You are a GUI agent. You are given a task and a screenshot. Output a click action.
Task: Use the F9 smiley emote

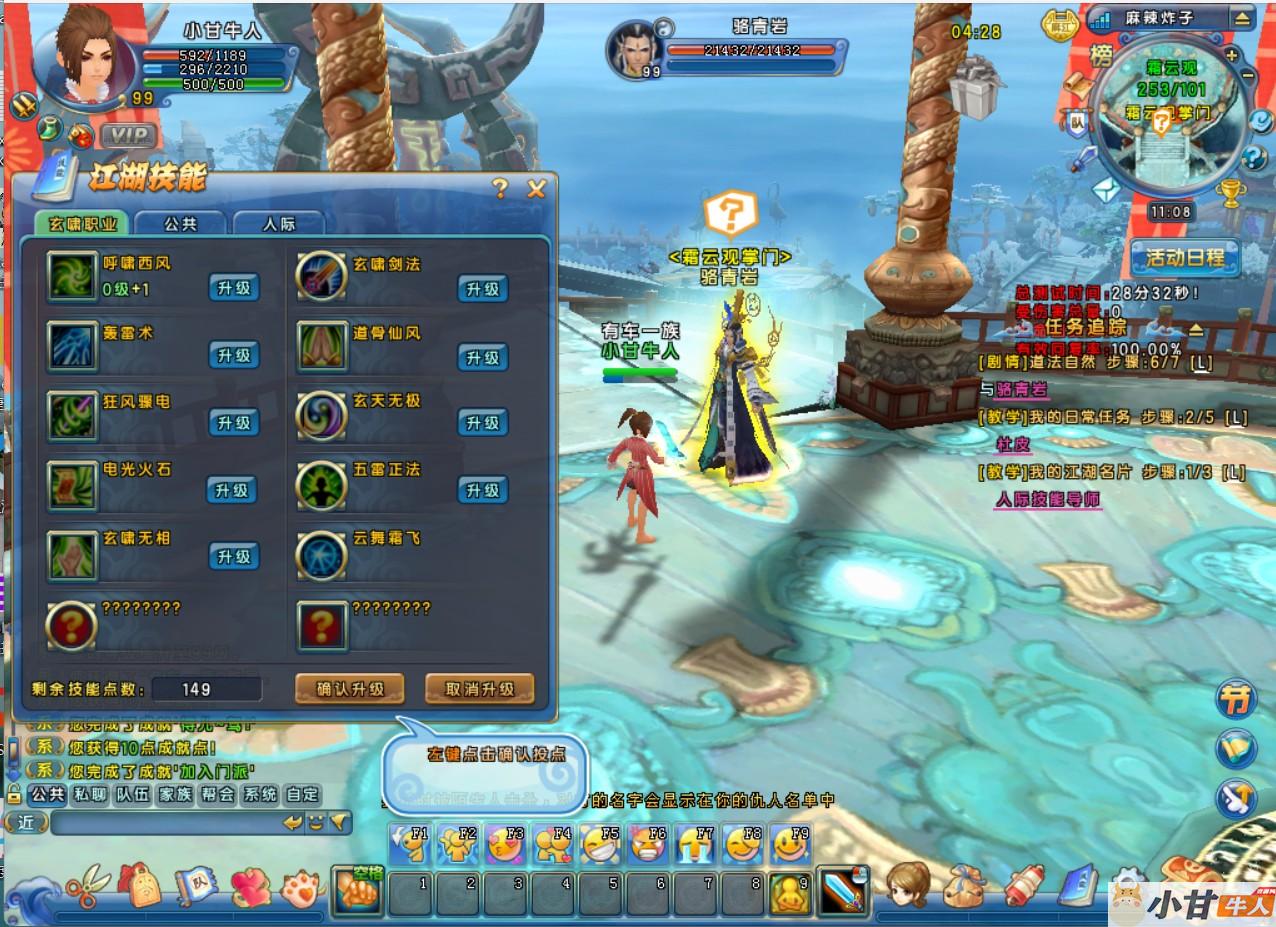[x=790, y=845]
